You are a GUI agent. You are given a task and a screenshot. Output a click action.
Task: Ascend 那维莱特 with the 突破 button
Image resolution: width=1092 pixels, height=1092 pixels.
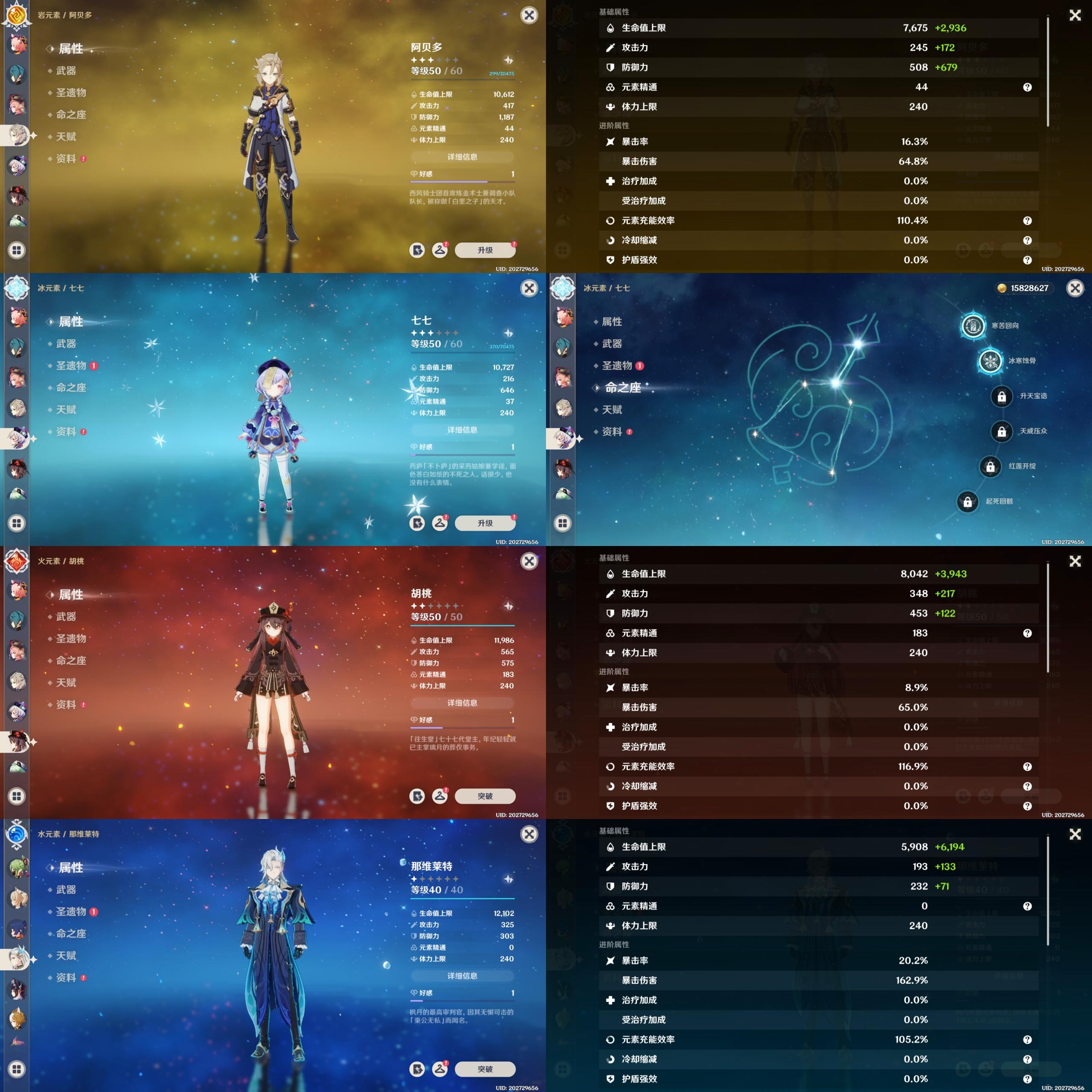(x=485, y=1069)
